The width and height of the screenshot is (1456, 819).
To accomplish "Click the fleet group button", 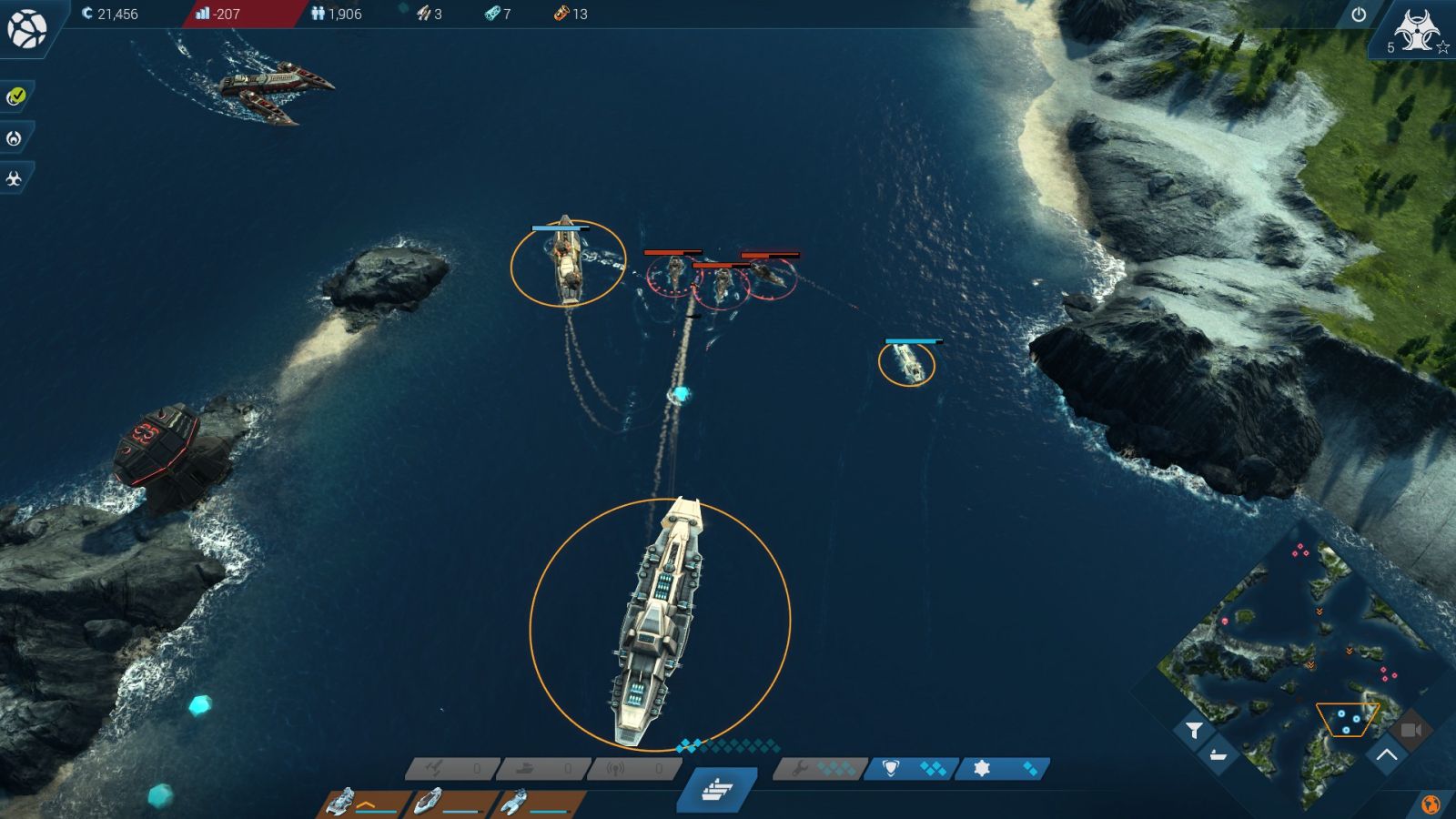I will tap(718, 789).
